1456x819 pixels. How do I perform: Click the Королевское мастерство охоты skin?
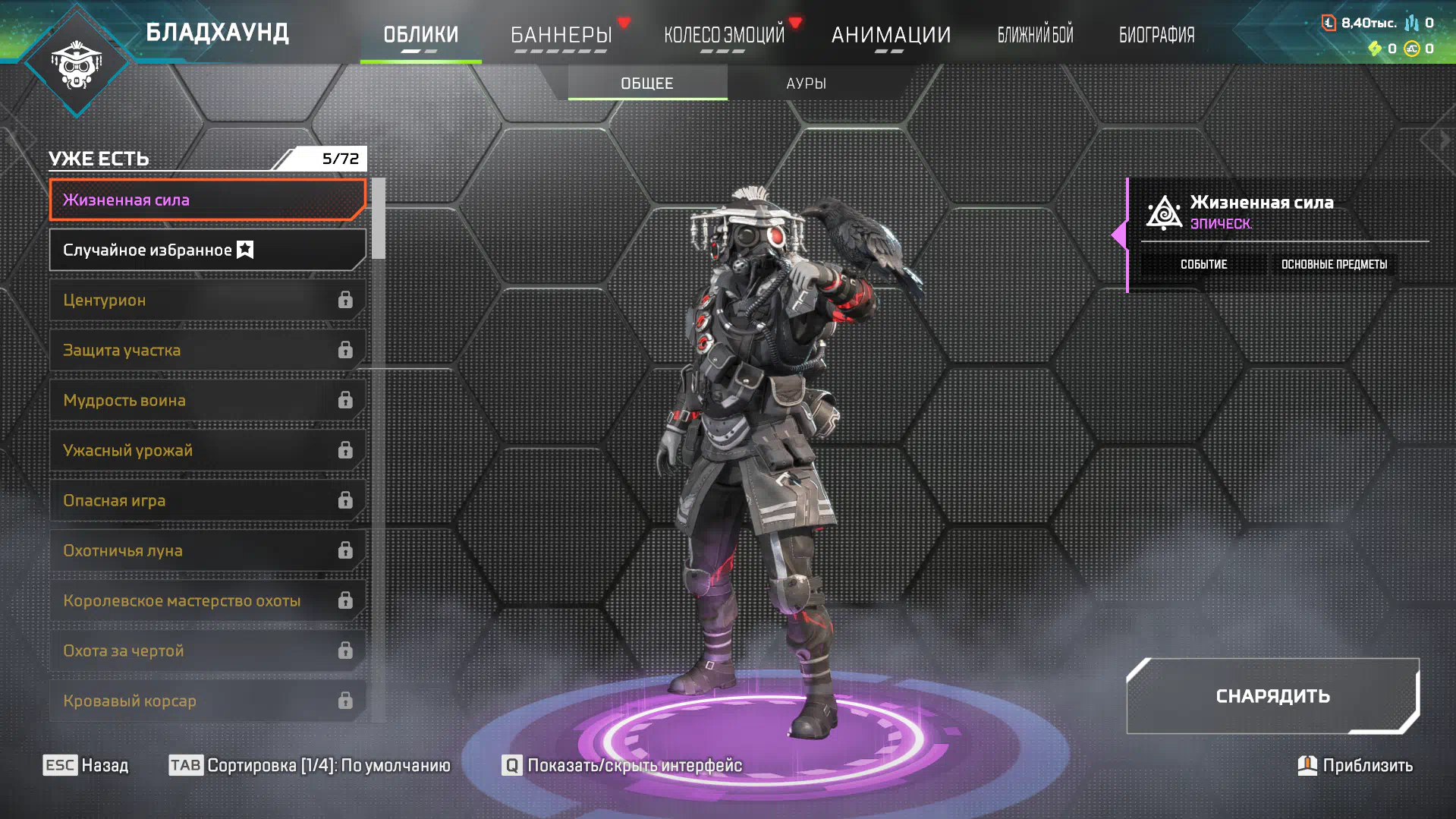207,600
